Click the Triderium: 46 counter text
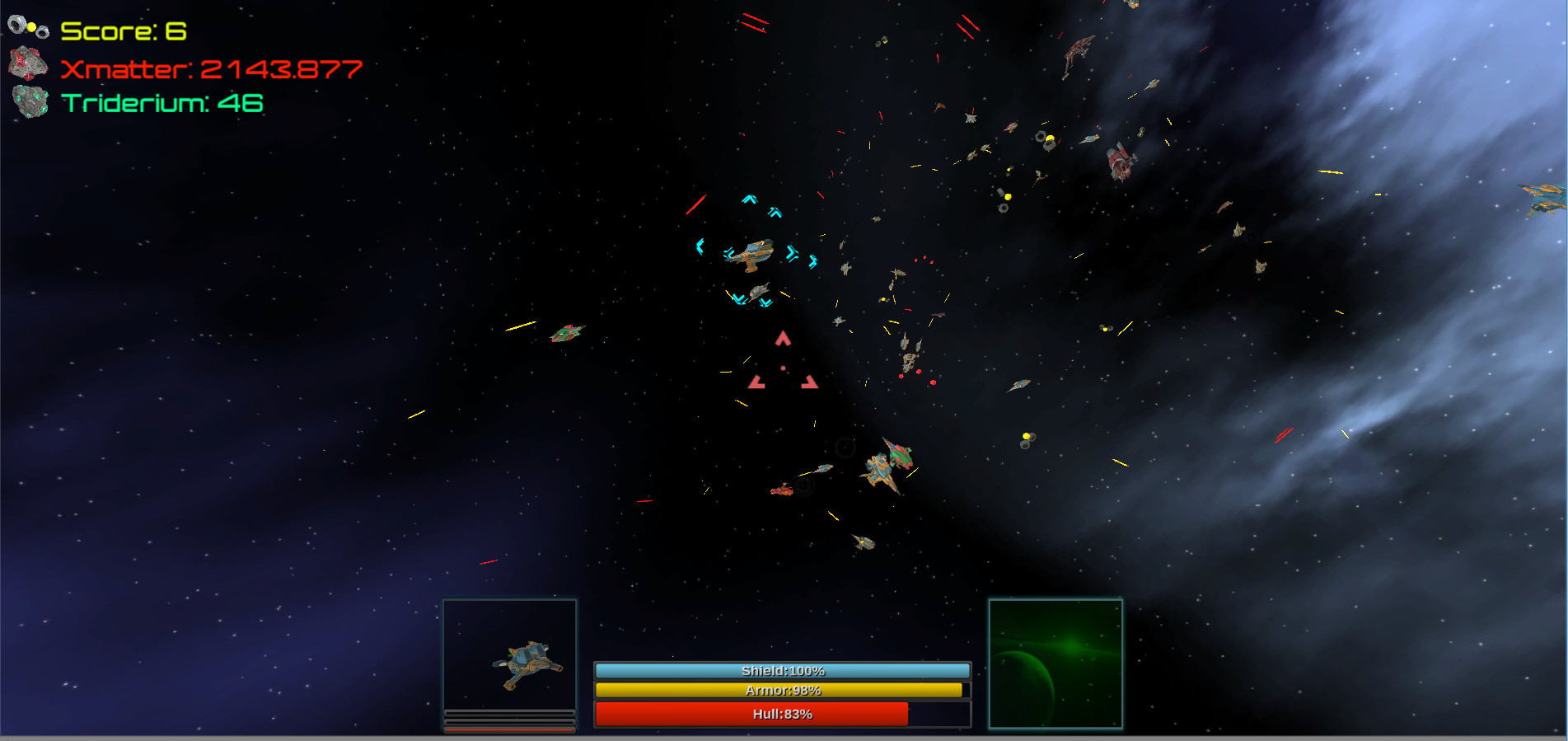The image size is (1568, 741). (x=161, y=103)
